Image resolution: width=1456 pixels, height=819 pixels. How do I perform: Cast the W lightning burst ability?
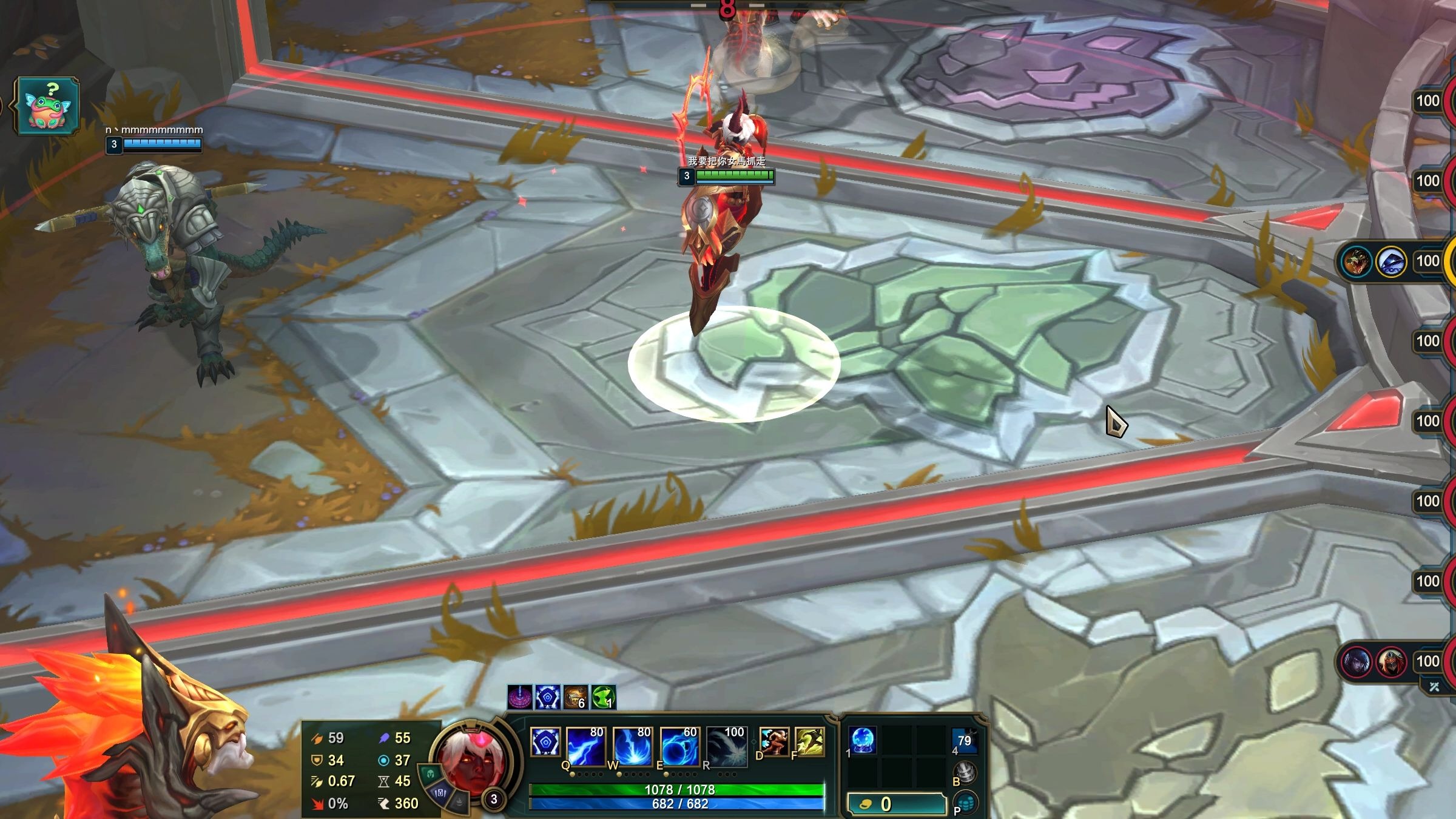tap(632, 746)
